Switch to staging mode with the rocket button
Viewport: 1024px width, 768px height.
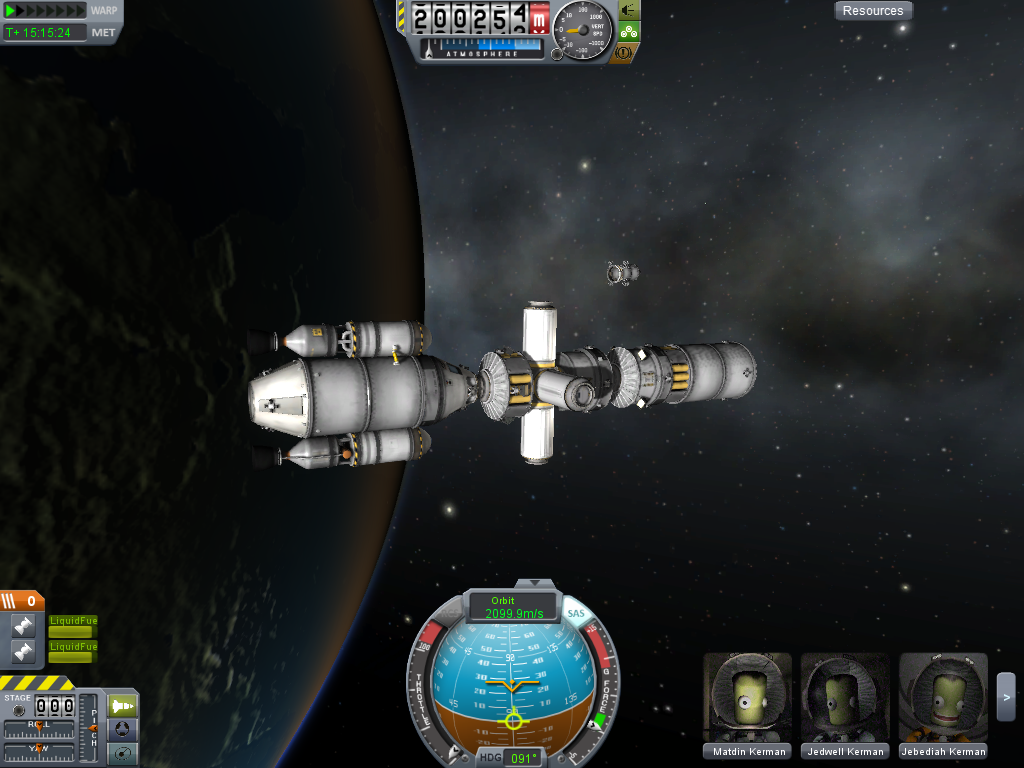pyautogui.click(x=122, y=705)
